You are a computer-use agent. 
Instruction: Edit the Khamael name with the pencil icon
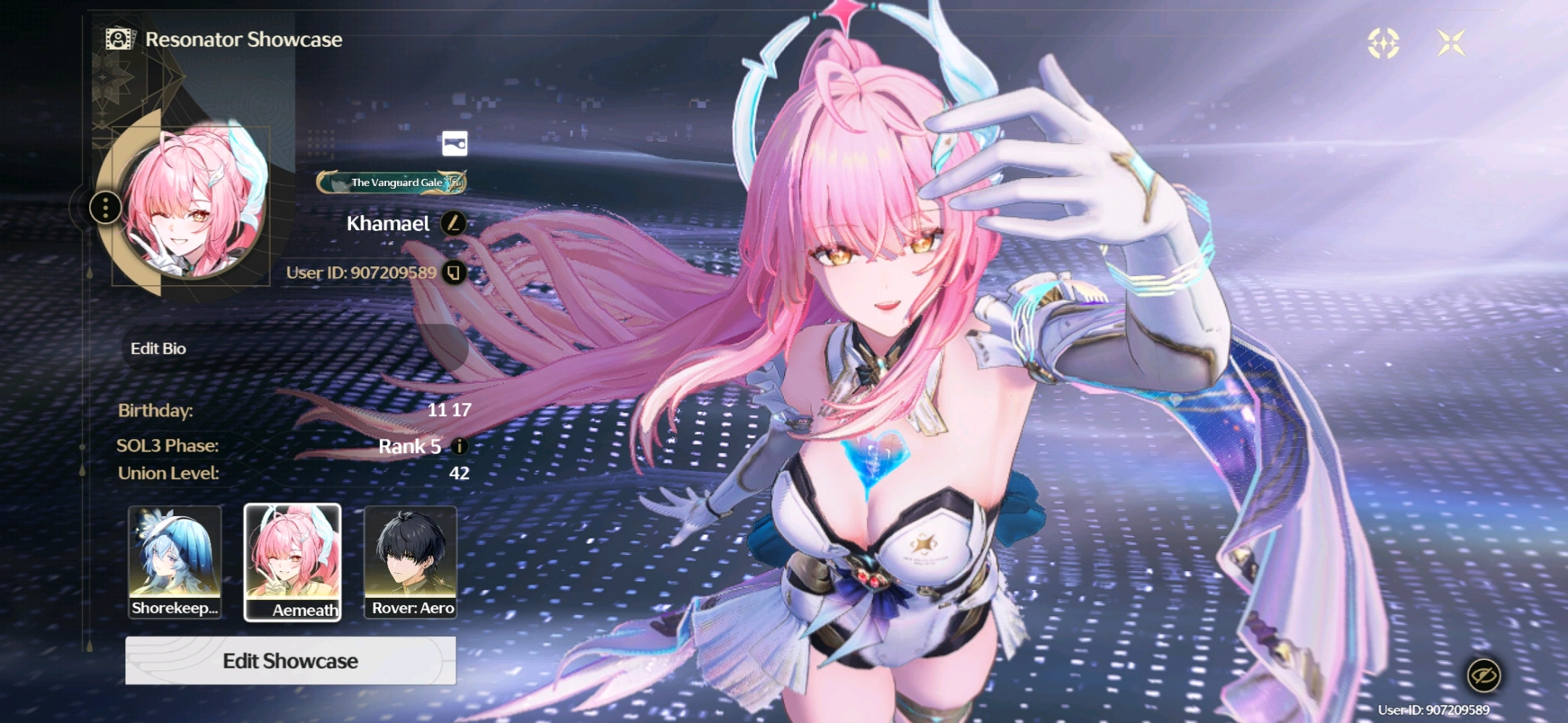(453, 223)
